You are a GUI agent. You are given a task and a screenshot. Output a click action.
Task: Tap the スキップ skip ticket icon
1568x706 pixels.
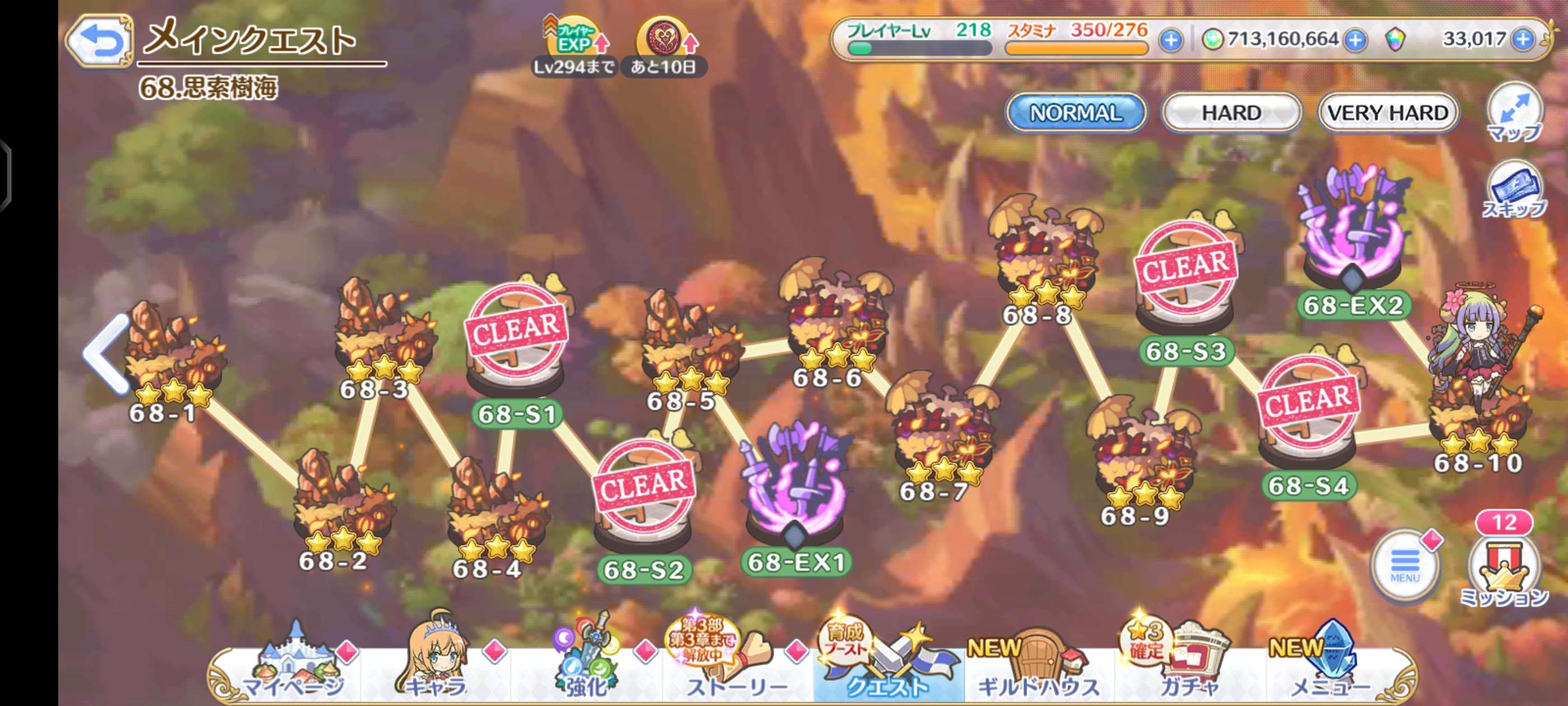click(1514, 190)
